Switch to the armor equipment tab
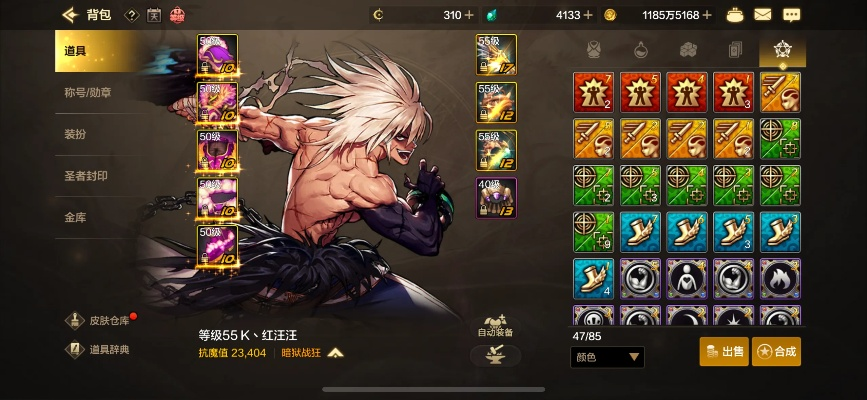The width and height of the screenshot is (867, 400). point(594,49)
